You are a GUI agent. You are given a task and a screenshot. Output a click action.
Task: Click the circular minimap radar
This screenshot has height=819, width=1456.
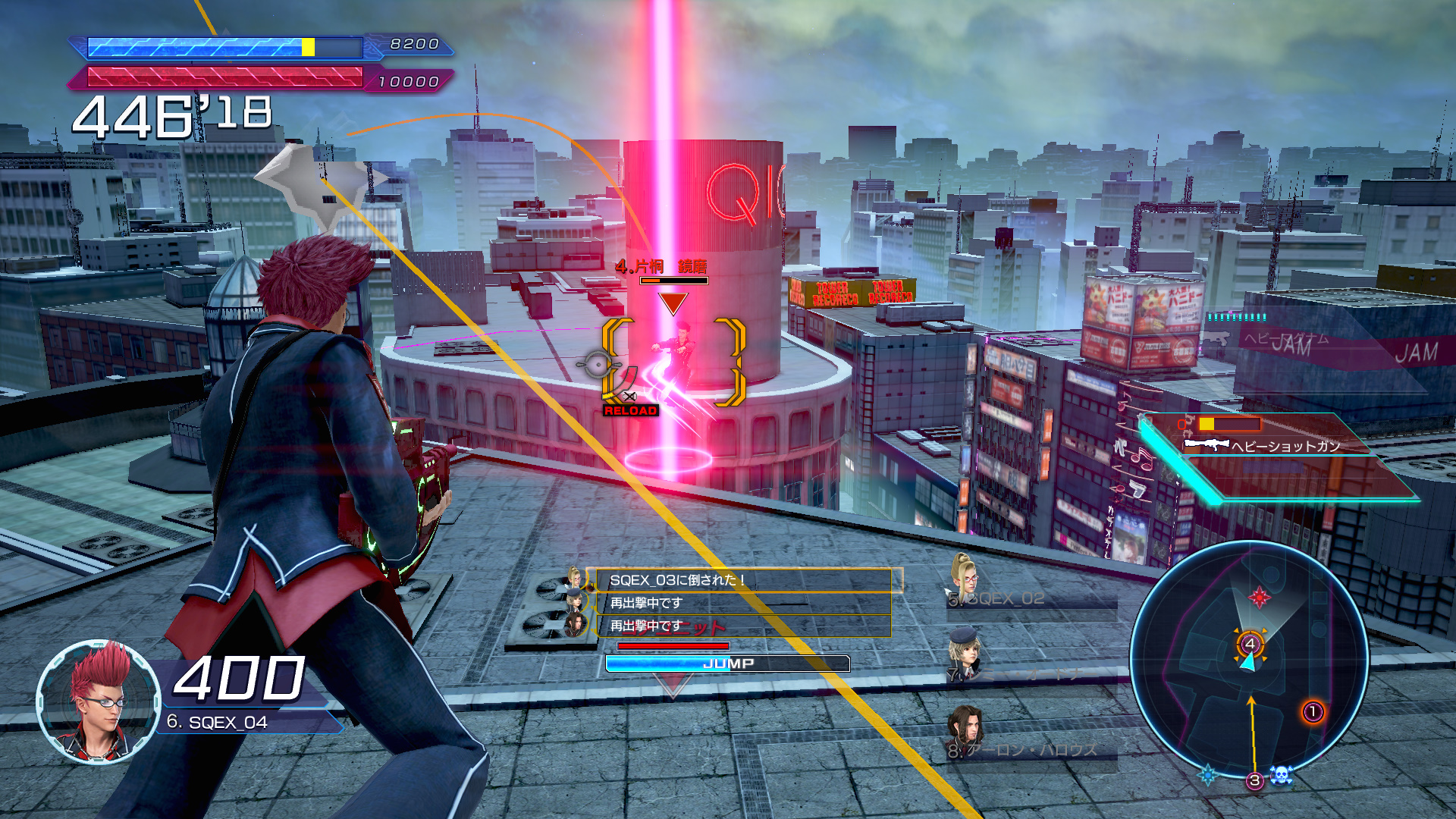coord(1249,658)
